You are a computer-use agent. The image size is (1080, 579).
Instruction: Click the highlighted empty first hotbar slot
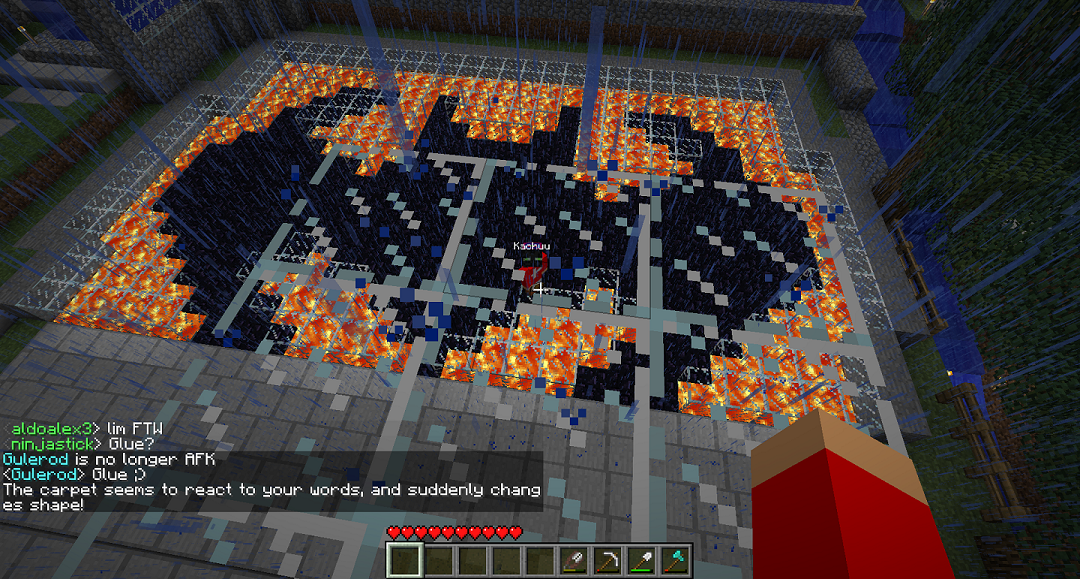[x=404, y=561]
